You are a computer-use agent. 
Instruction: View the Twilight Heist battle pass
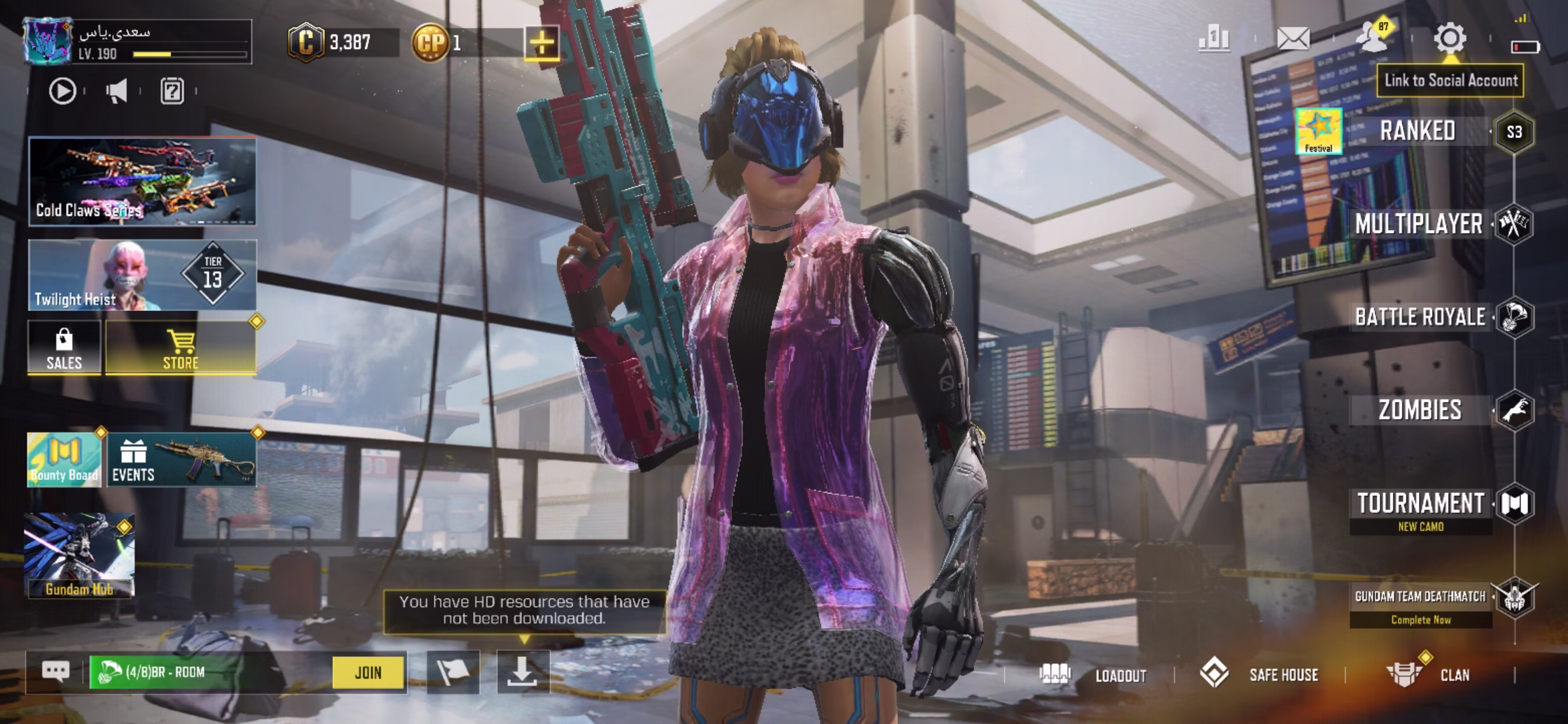142,276
